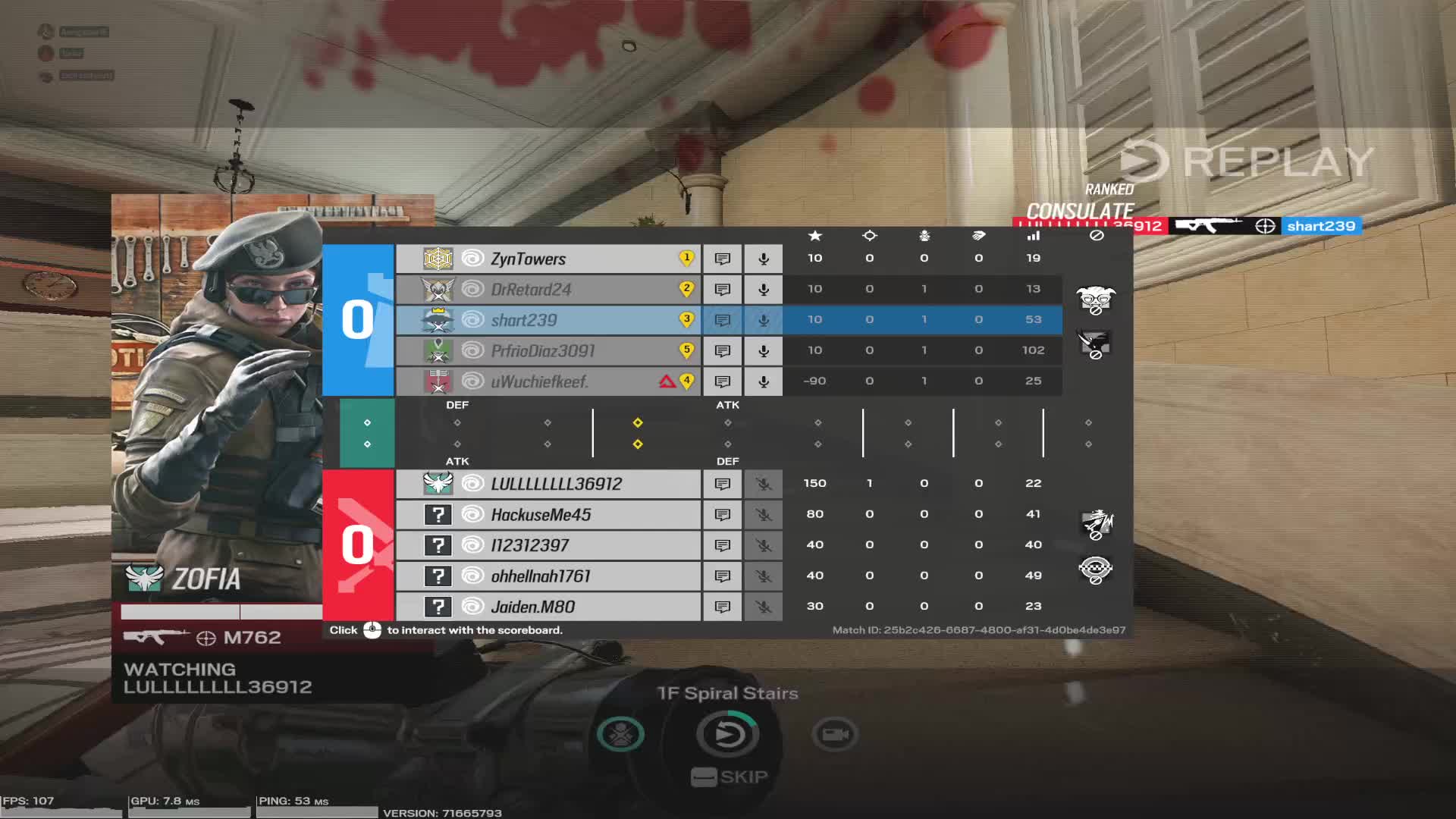Click the central replay restart button
The height and width of the screenshot is (819, 1456).
[x=728, y=733]
